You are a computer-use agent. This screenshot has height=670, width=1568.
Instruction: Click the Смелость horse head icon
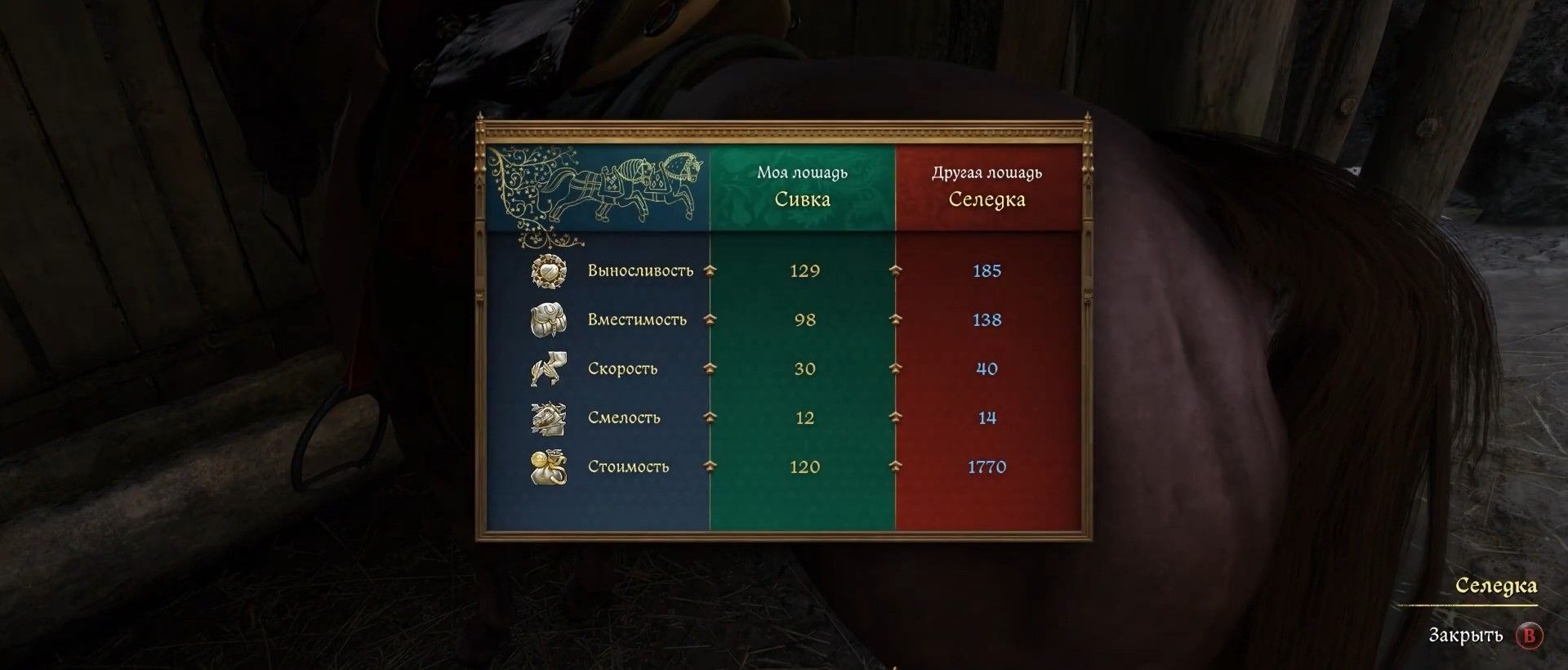[547, 418]
